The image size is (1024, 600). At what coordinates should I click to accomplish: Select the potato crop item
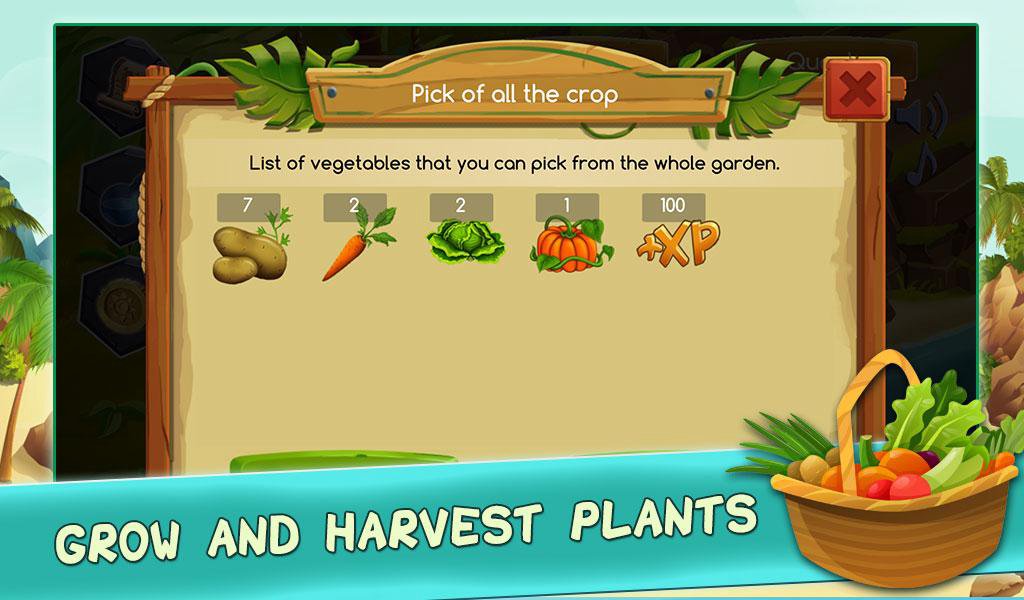[x=249, y=250]
